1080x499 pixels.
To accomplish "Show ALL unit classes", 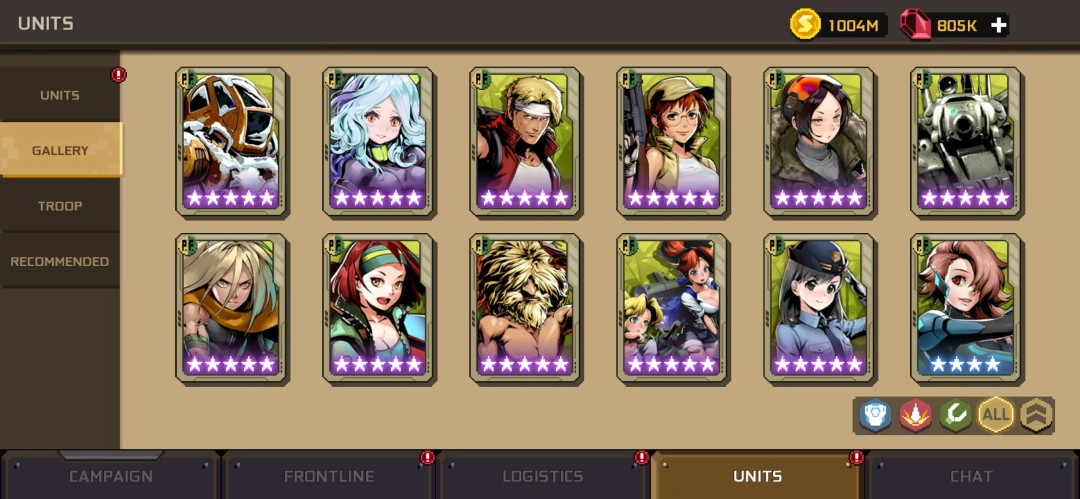I will [996, 415].
